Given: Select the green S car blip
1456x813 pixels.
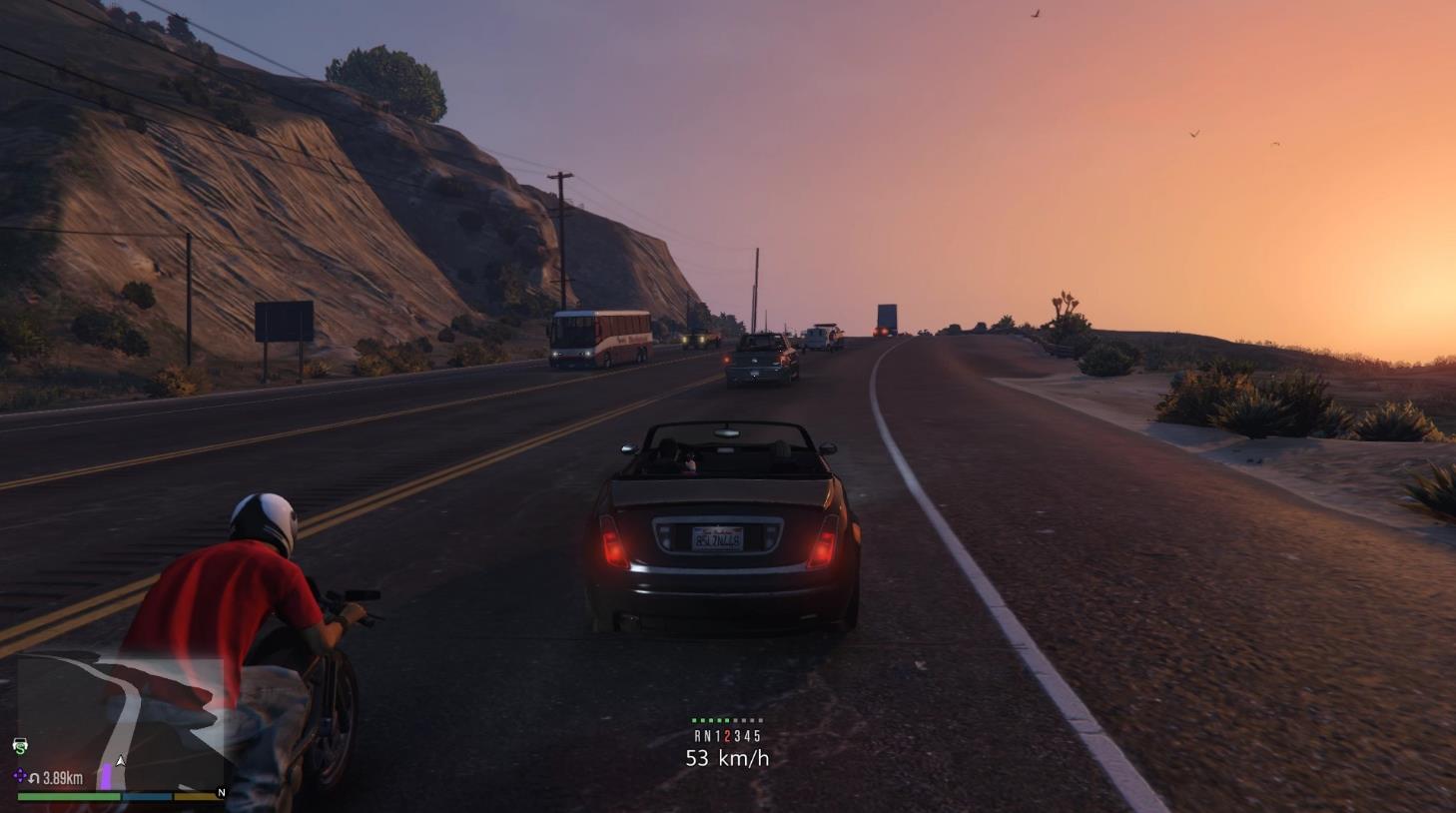Looking at the screenshot, I should tap(20, 746).
